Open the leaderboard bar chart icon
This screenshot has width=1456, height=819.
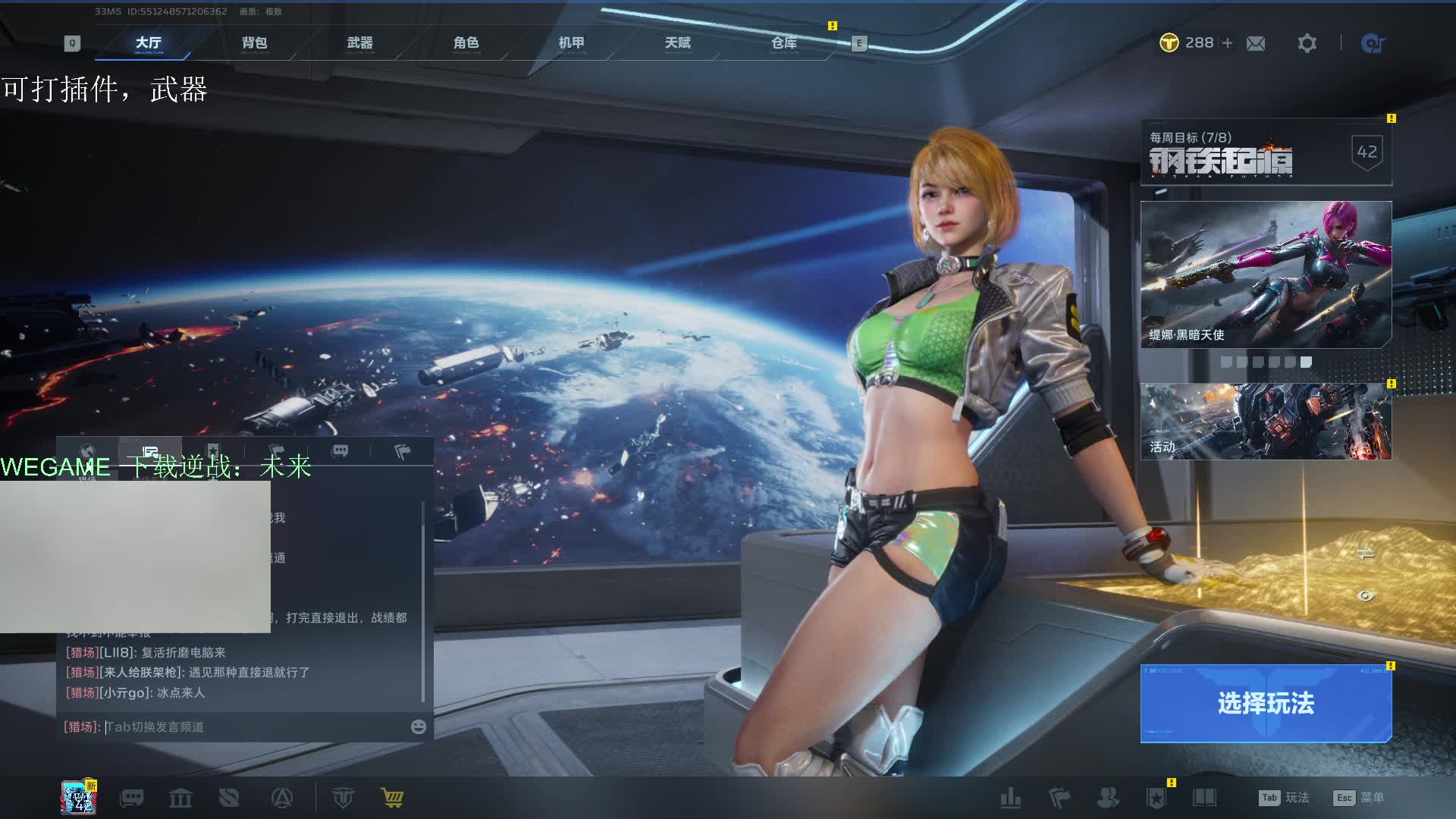point(1010,798)
